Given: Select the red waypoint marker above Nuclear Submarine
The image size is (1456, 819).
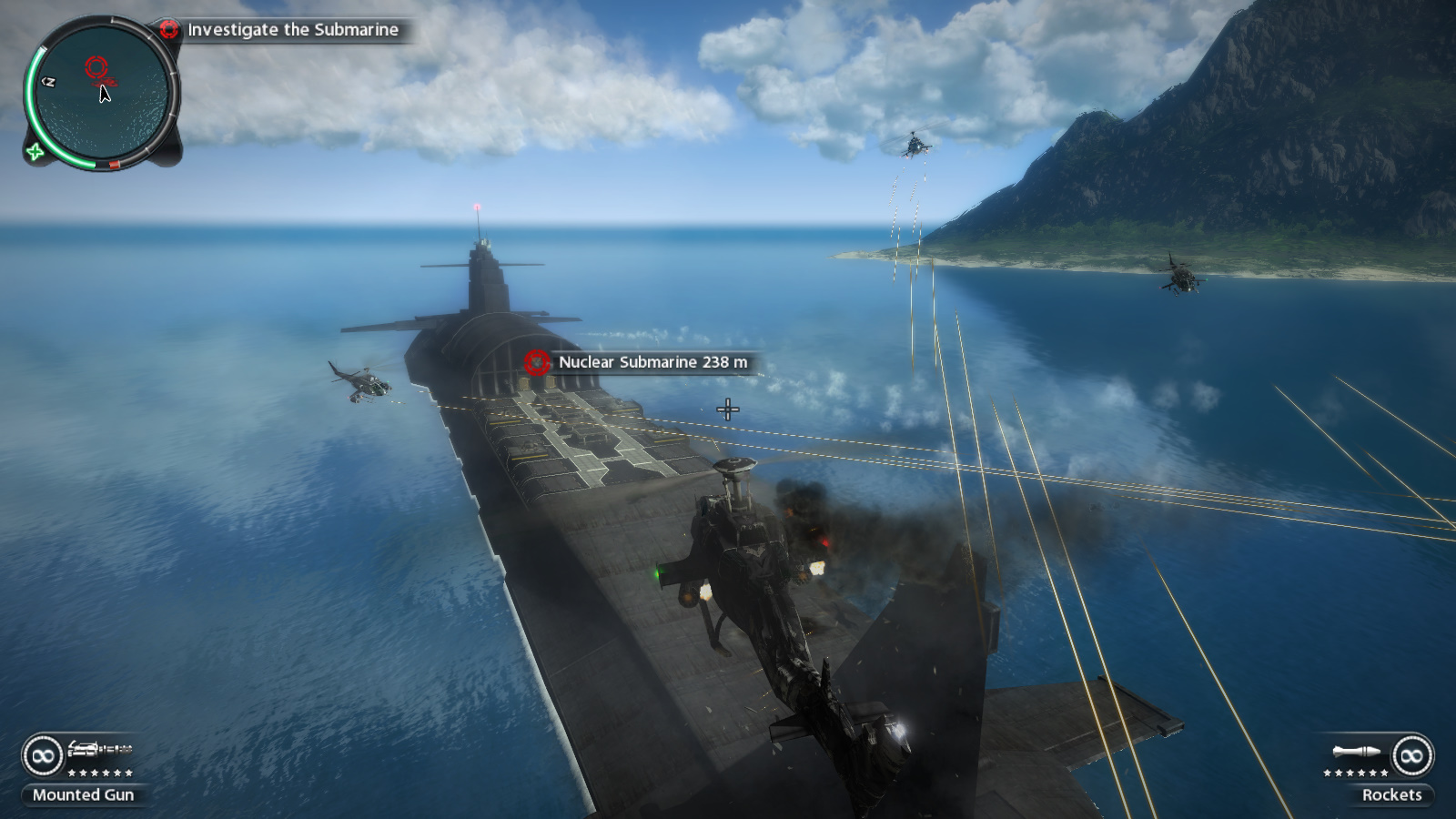Looking at the screenshot, I should point(536,362).
